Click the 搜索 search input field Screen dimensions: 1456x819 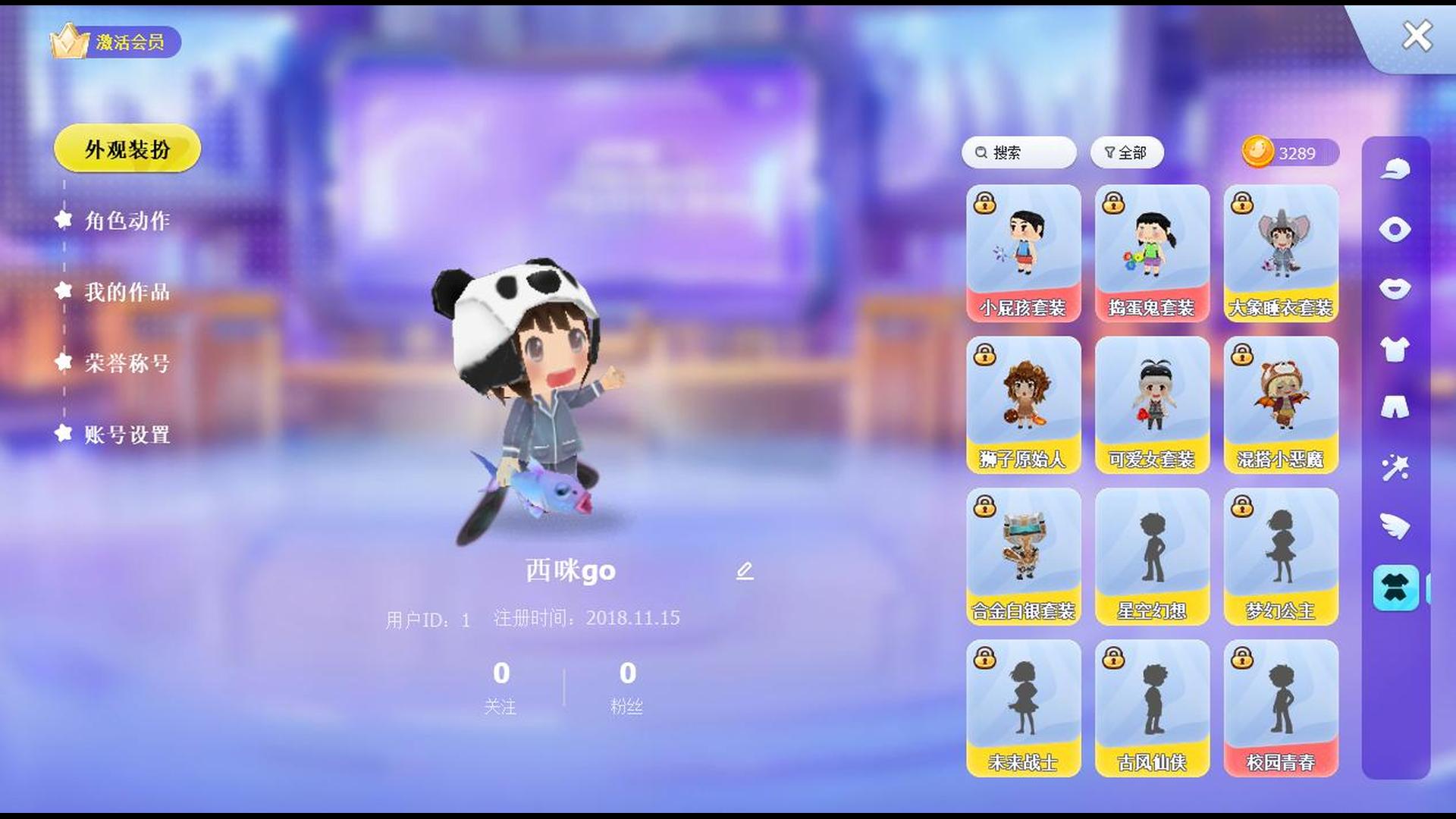[x=1018, y=152]
